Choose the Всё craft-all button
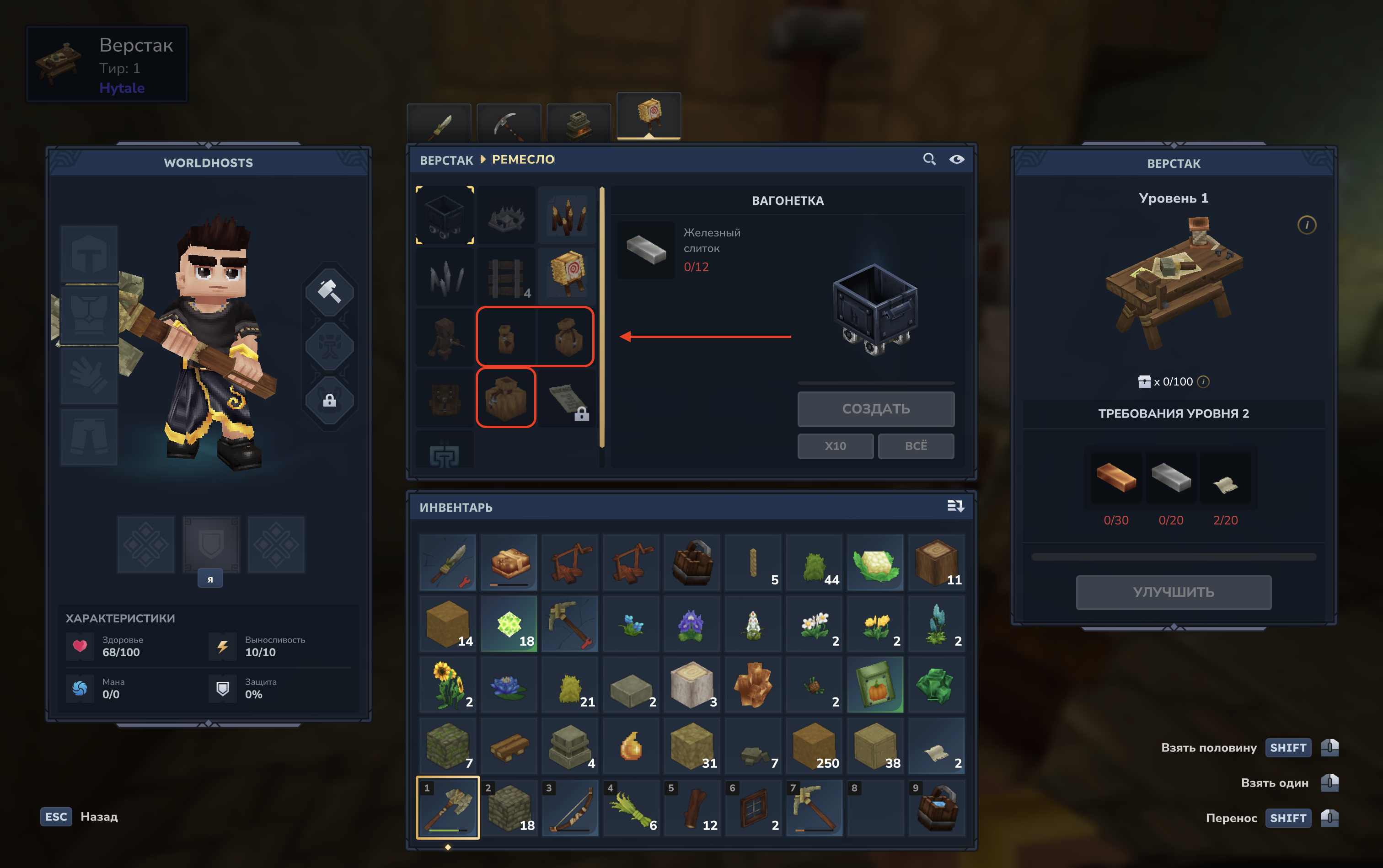This screenshot has width=1383, height=868. coord(916,446)
